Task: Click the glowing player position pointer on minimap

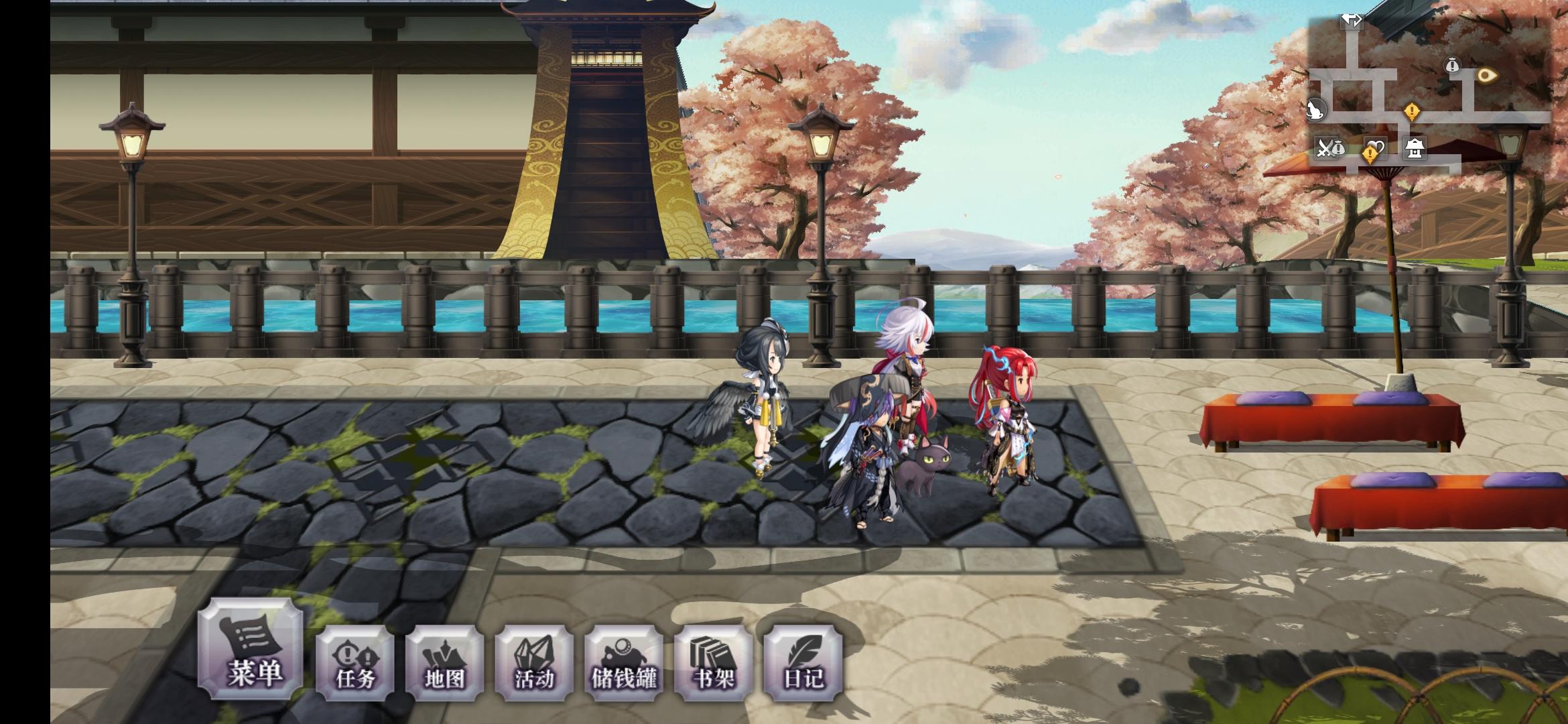Action: [x=1488, y=76]
